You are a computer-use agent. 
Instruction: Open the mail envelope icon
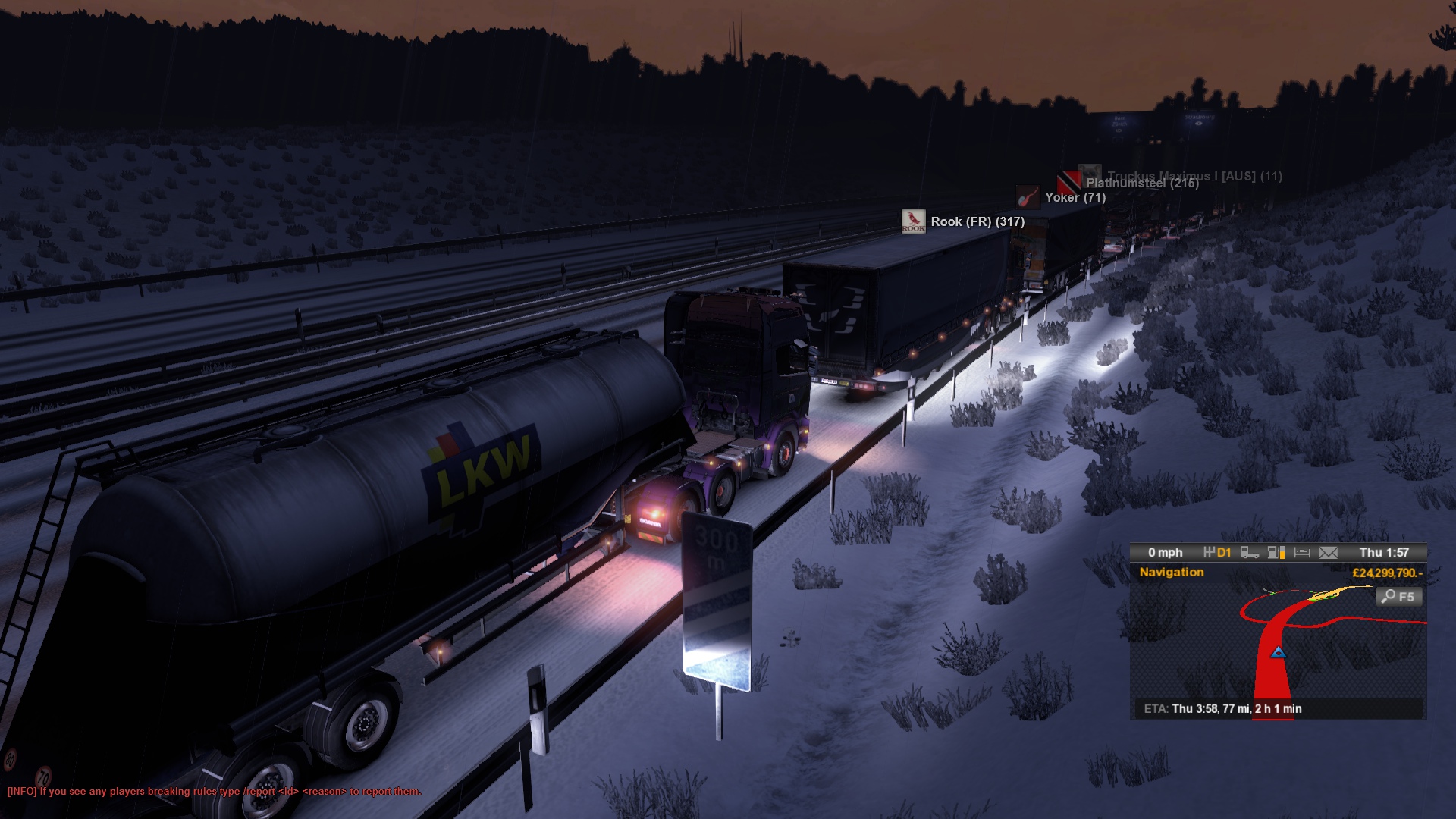1329,553
